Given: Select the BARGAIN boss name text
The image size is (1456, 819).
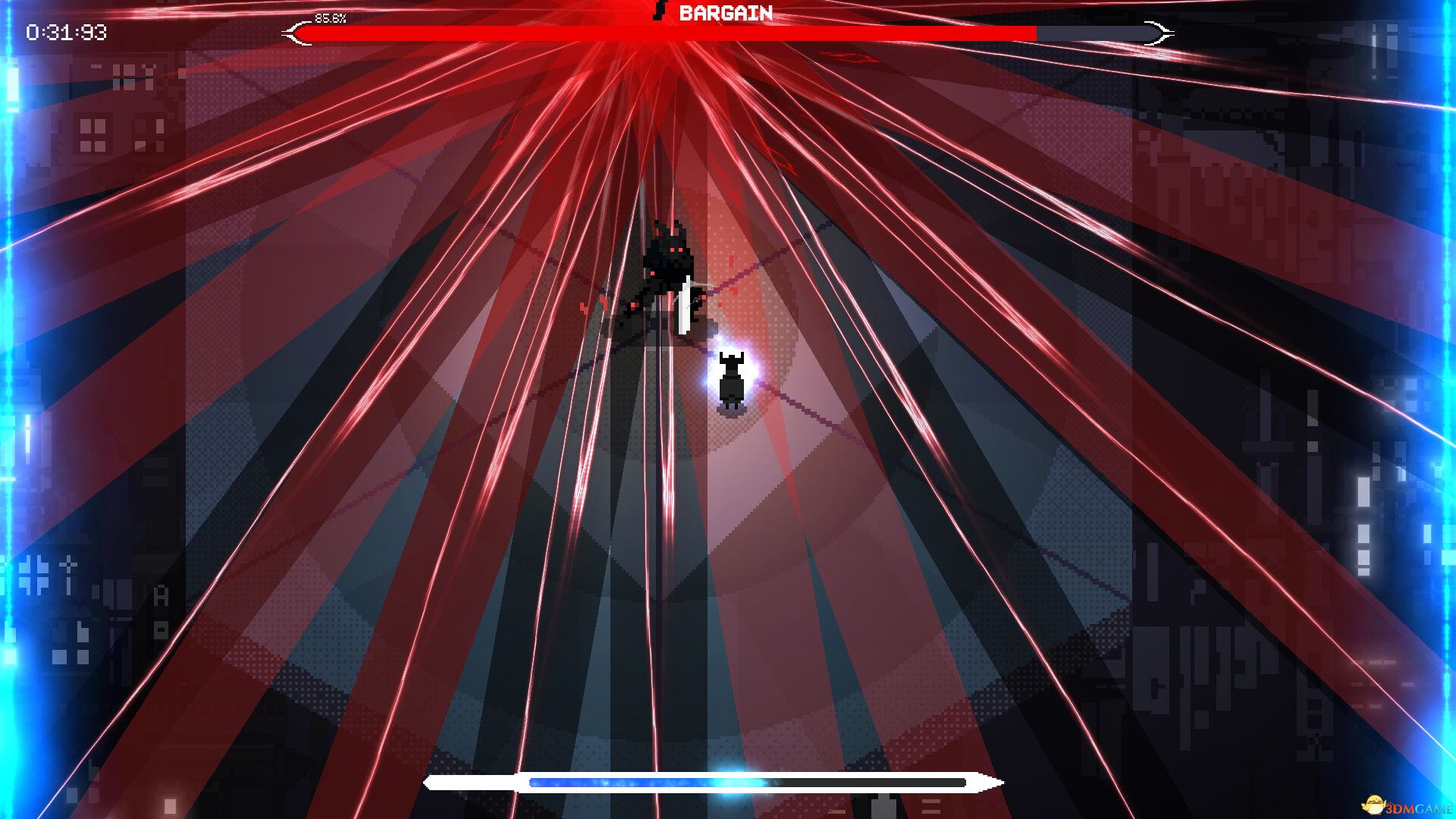Looking at the screenshot, I should tap(724, 12).
